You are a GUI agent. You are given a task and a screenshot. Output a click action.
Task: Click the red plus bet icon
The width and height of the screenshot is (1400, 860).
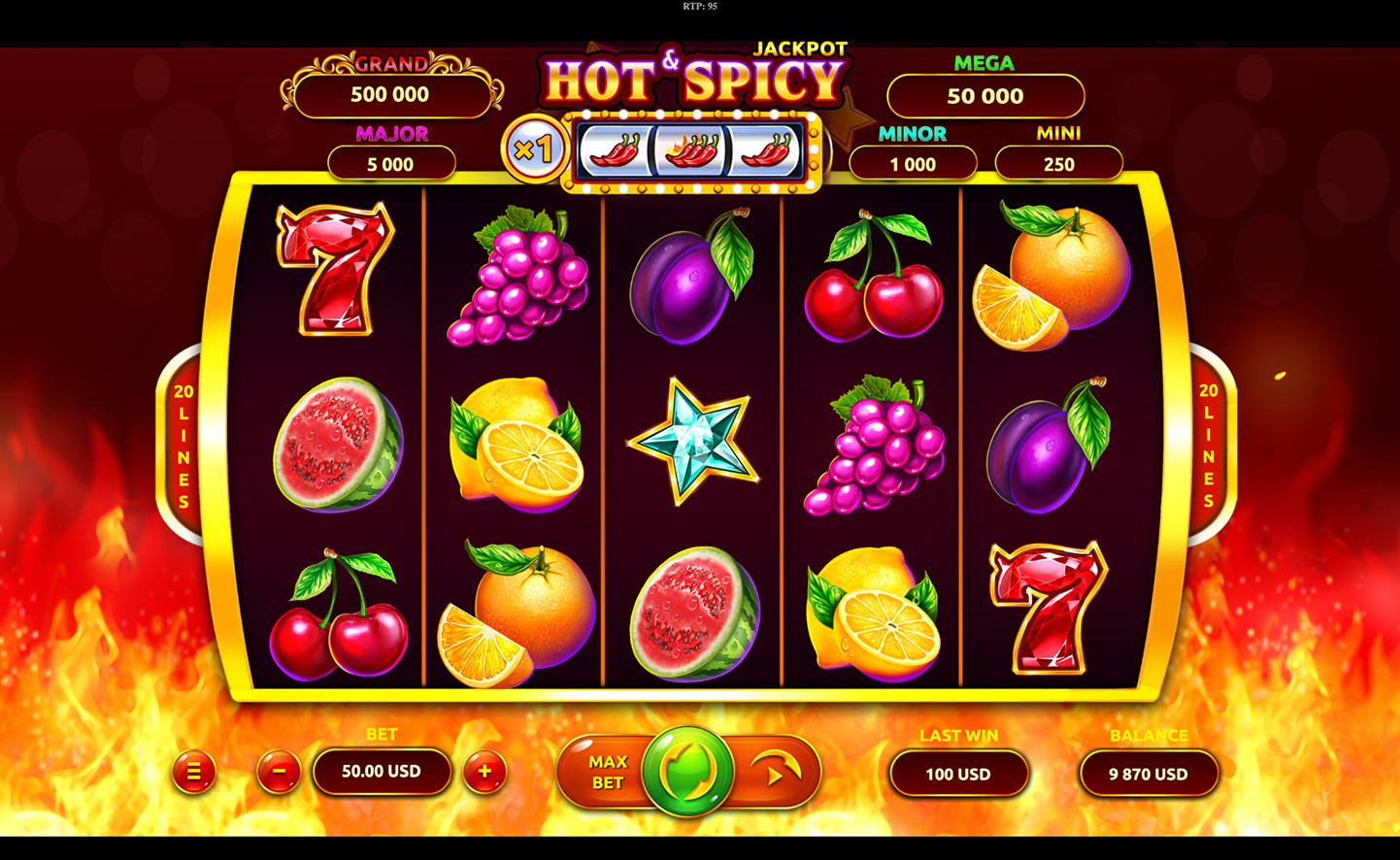click(484, 773)
